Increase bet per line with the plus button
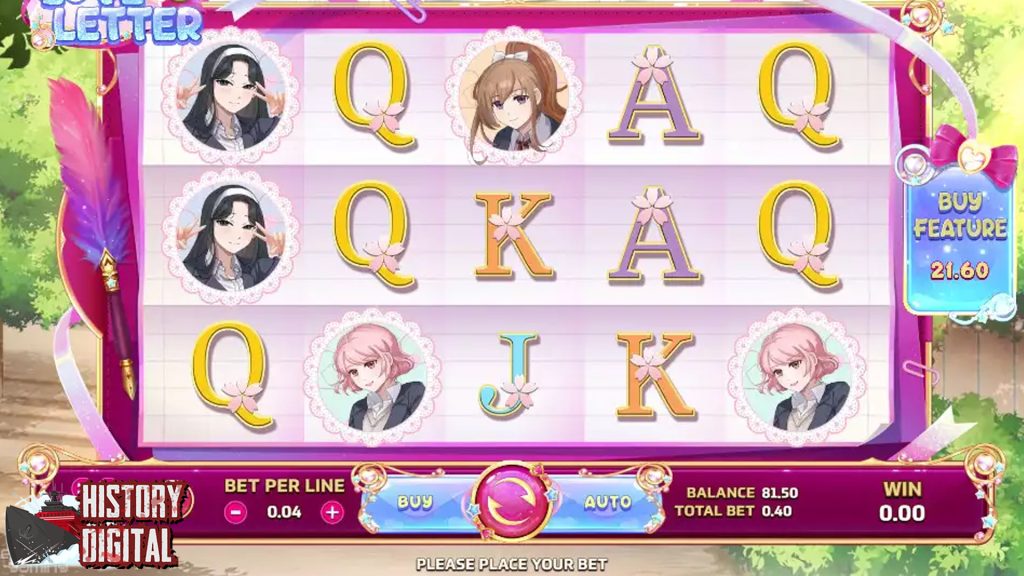The image size is (1024, 576). [332, 511]
